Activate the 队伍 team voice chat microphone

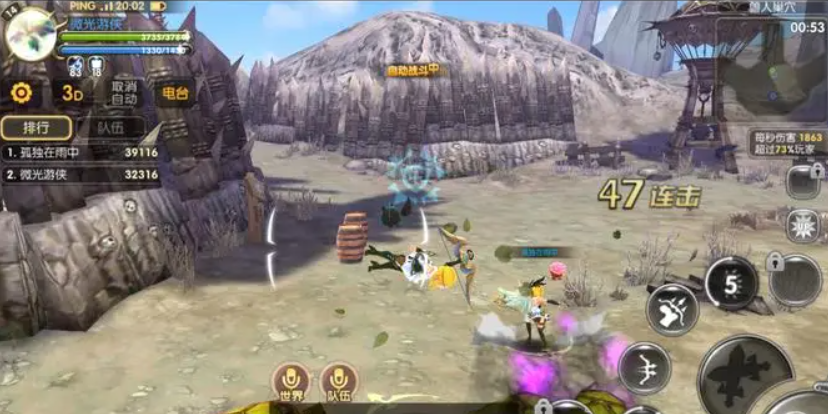click(339, 383)
